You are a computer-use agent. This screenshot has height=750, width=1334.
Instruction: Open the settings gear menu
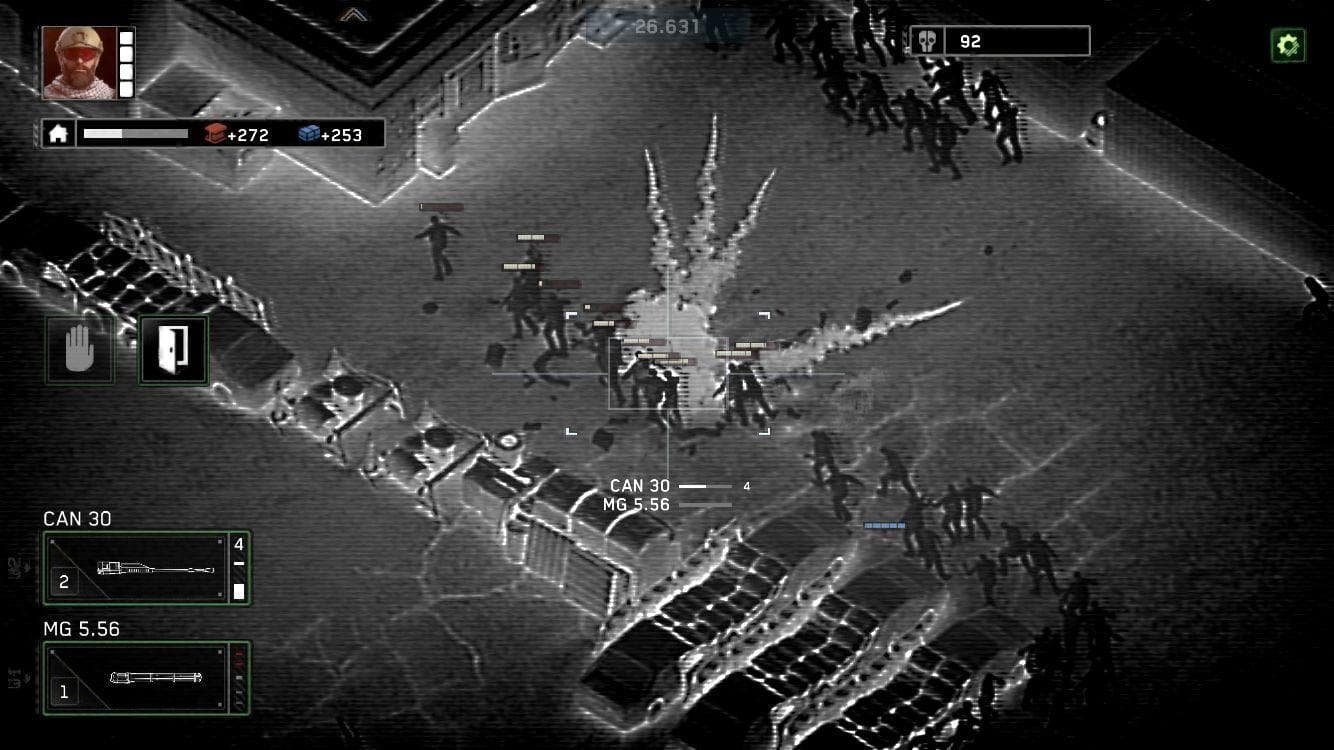(x=1288, y=44)
